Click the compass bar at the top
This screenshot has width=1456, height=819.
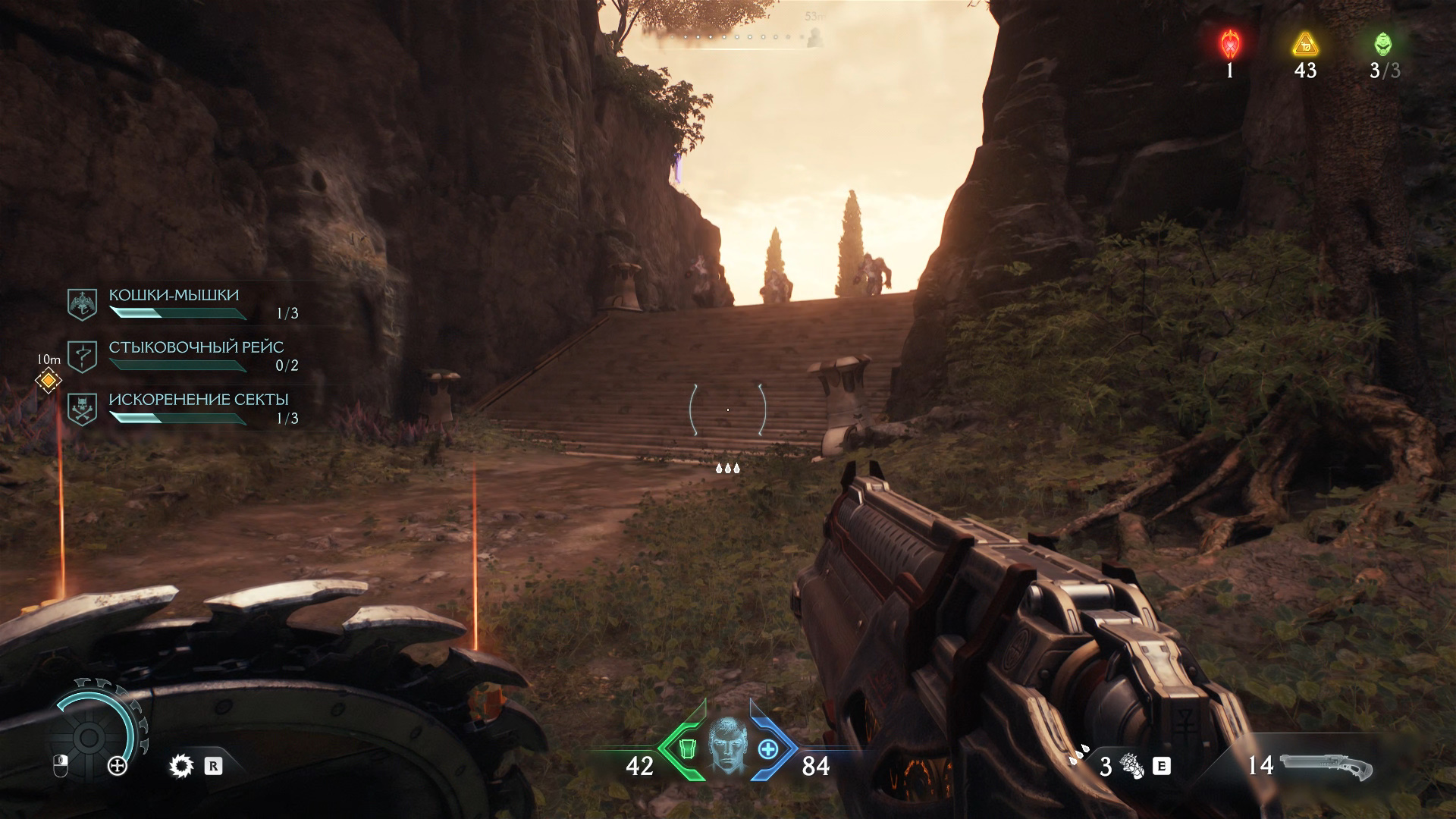[728, 36]
